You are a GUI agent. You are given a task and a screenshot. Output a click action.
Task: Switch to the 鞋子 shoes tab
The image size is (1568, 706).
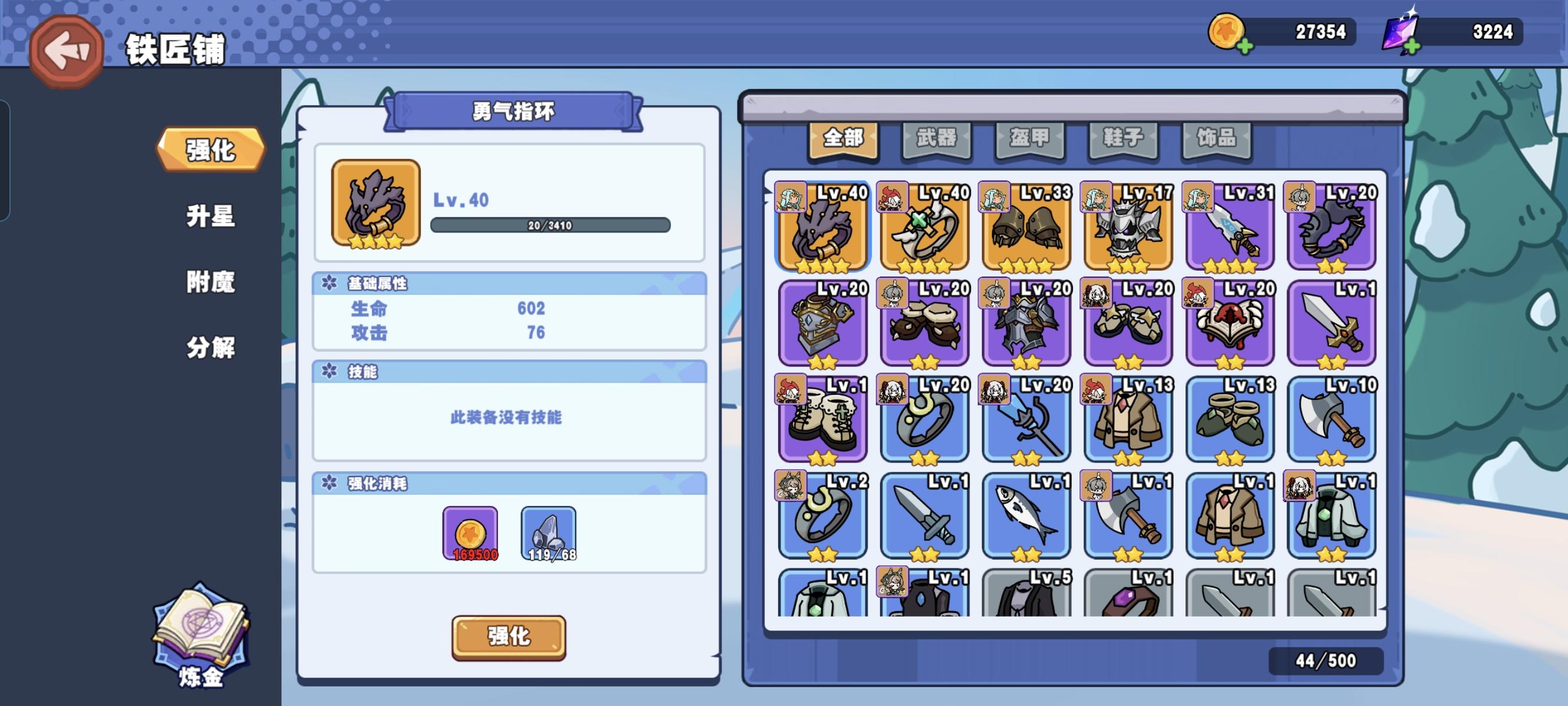[1122, 138]
